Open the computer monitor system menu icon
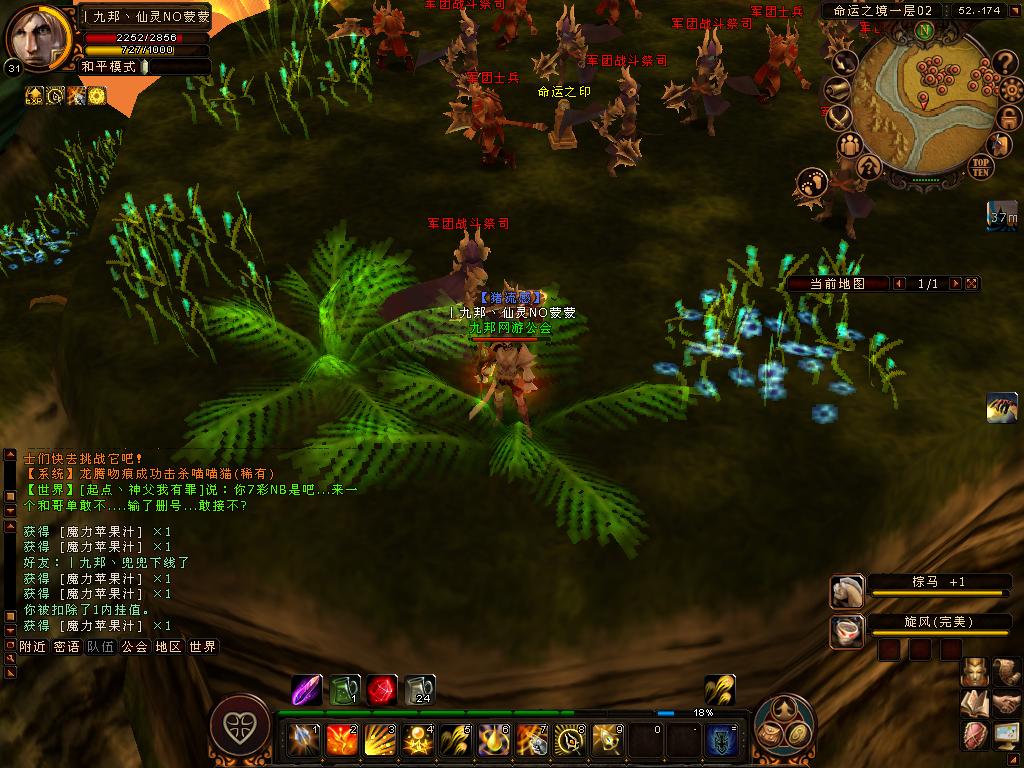The width and height of the screenshot is (1024, 768). [x=1006, y=735]
